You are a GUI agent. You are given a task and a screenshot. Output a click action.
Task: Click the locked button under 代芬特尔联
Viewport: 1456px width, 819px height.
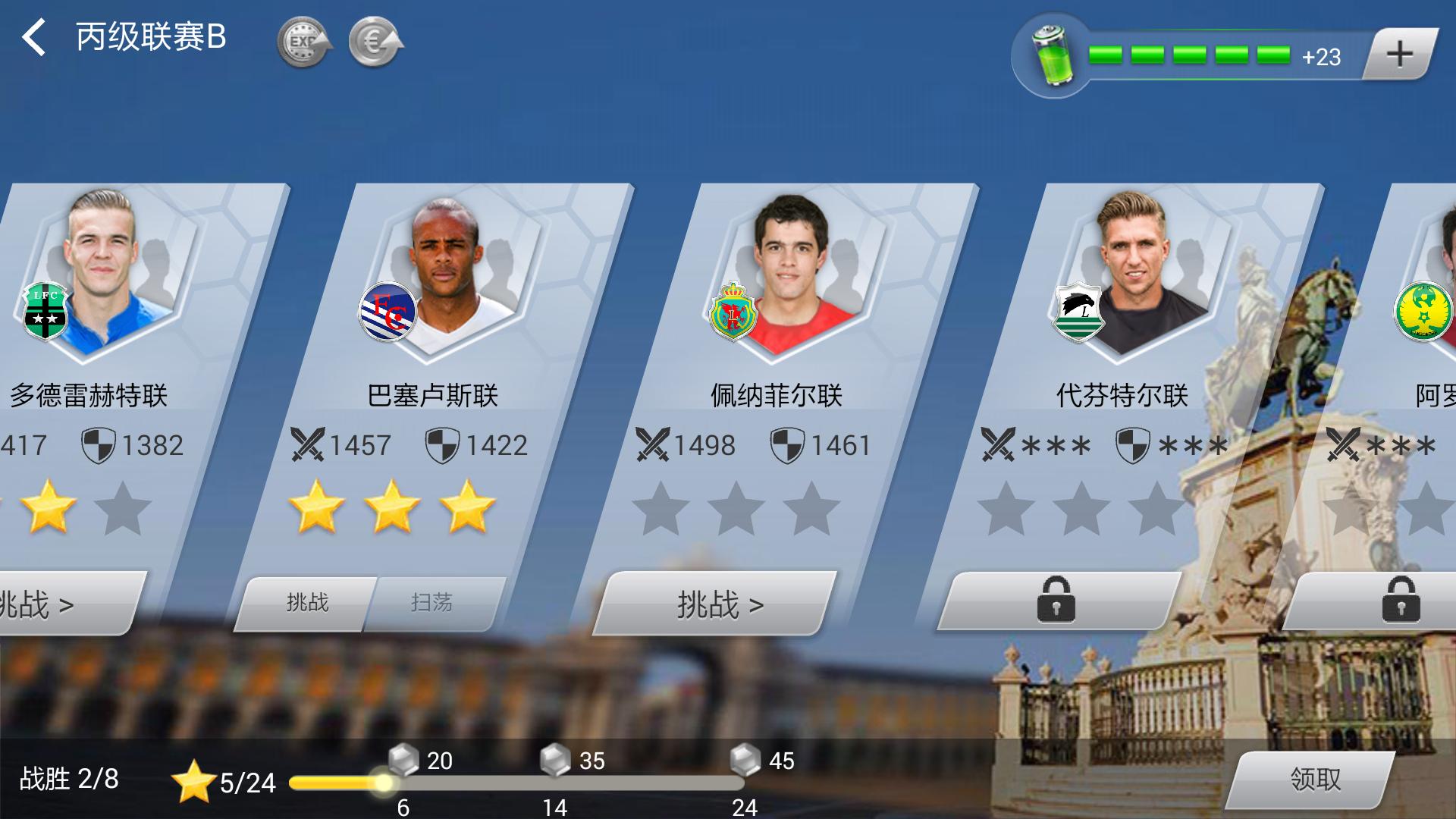click(1056, 601)
